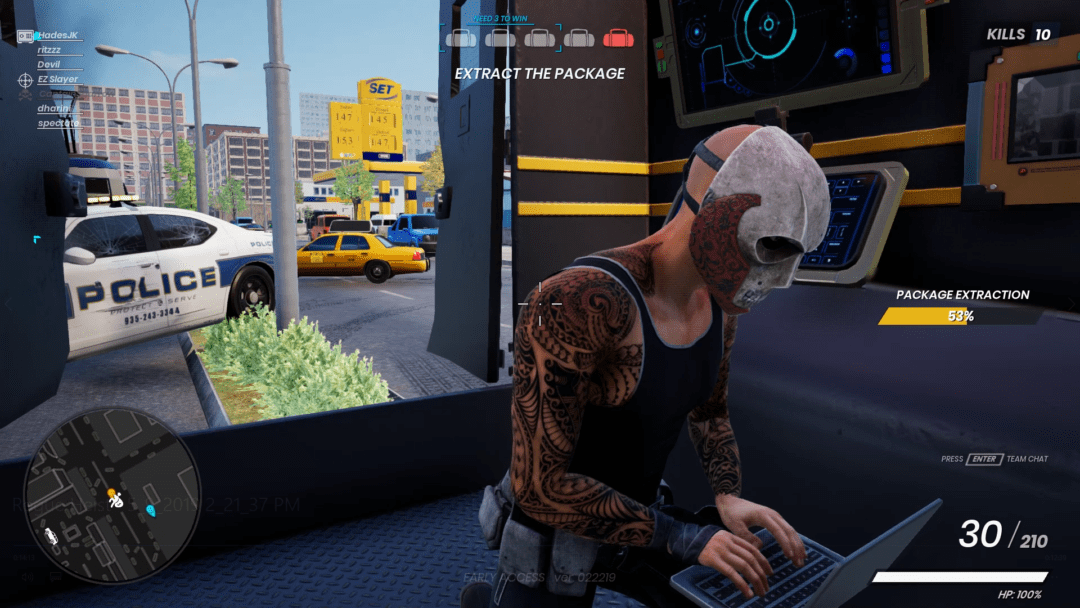Select HadesJK in the player list

58,35
